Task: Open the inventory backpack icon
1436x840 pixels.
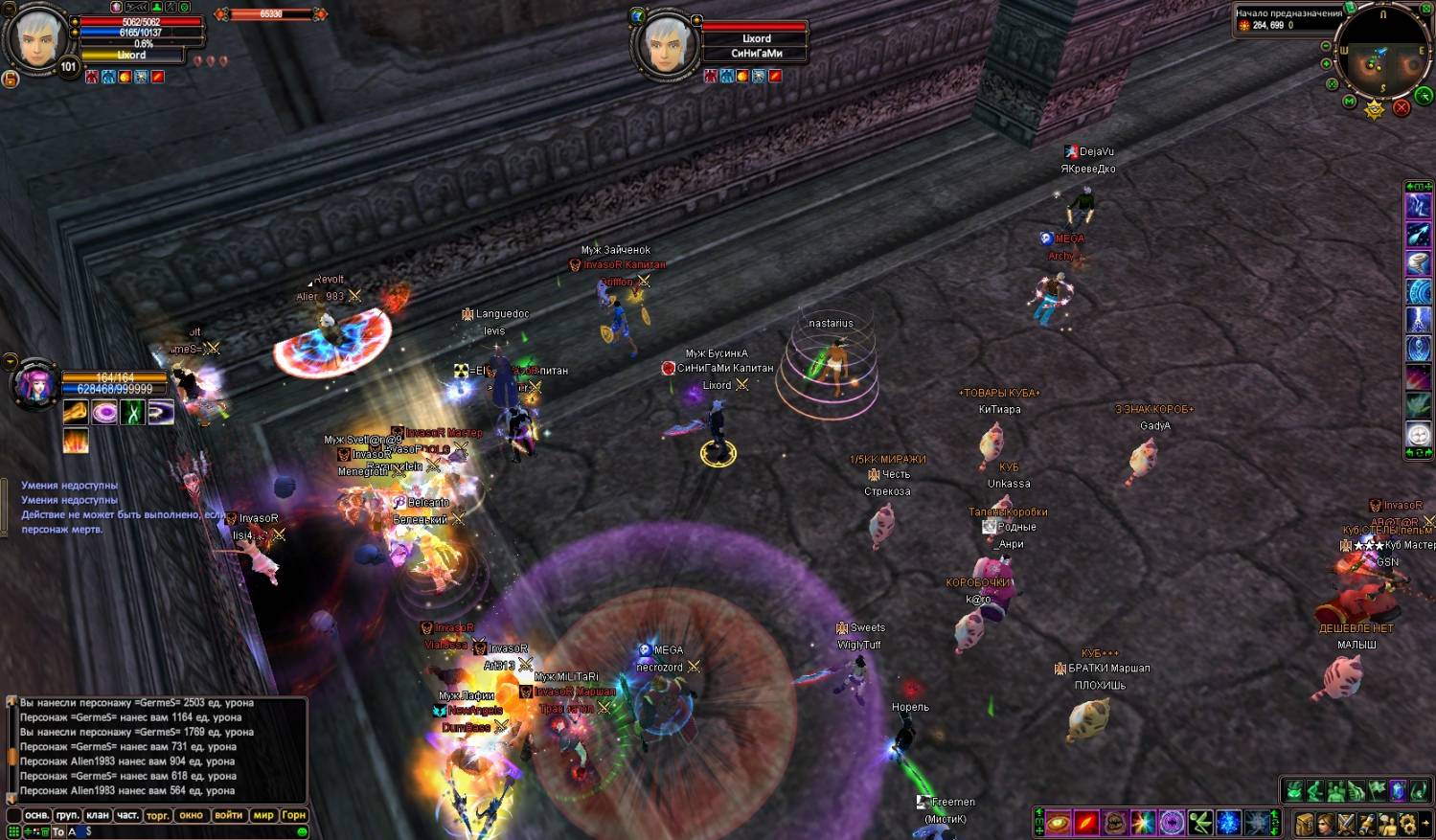Action: (1305, 824)
